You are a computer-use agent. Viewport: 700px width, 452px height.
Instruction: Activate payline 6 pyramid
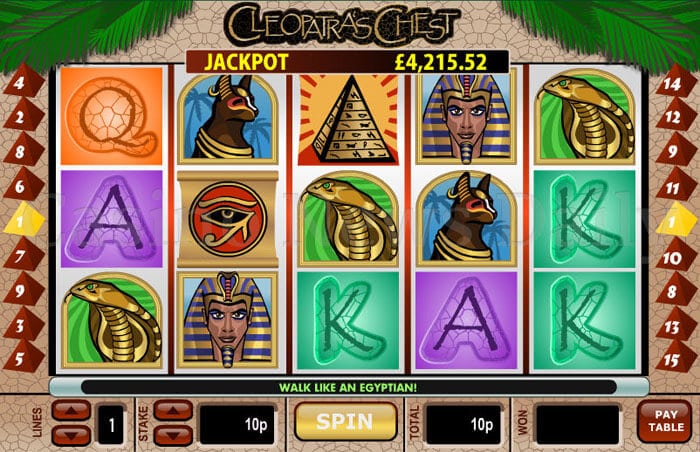point(17,187)
